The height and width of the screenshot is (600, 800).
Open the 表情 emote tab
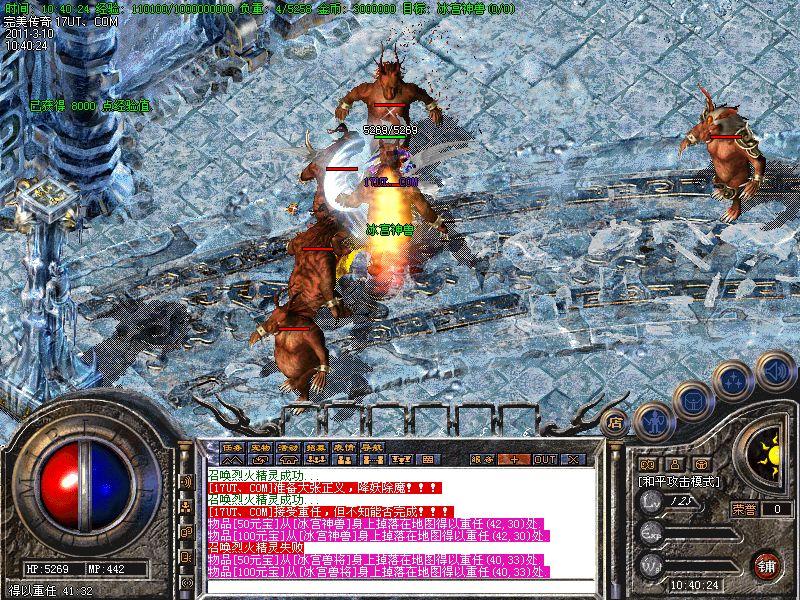[344, 447]
